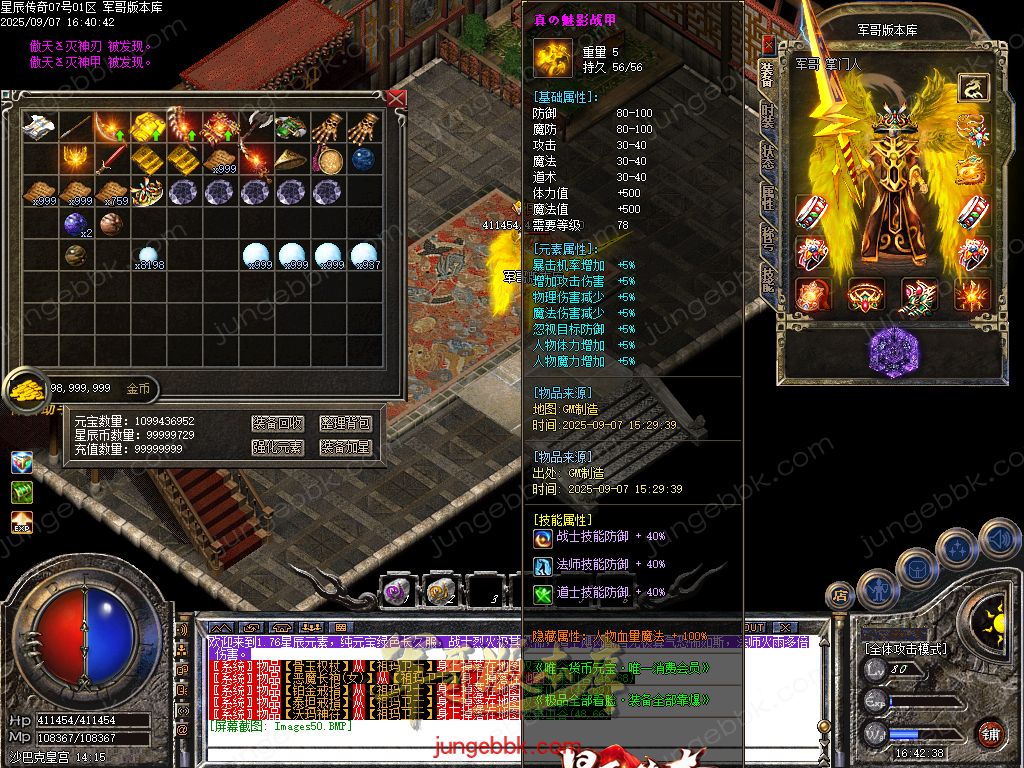Screen dimensions: 1024x768
Task: Switch to the 时装 fashion tab
Action: pyautogui.click(x=767, y=114)
